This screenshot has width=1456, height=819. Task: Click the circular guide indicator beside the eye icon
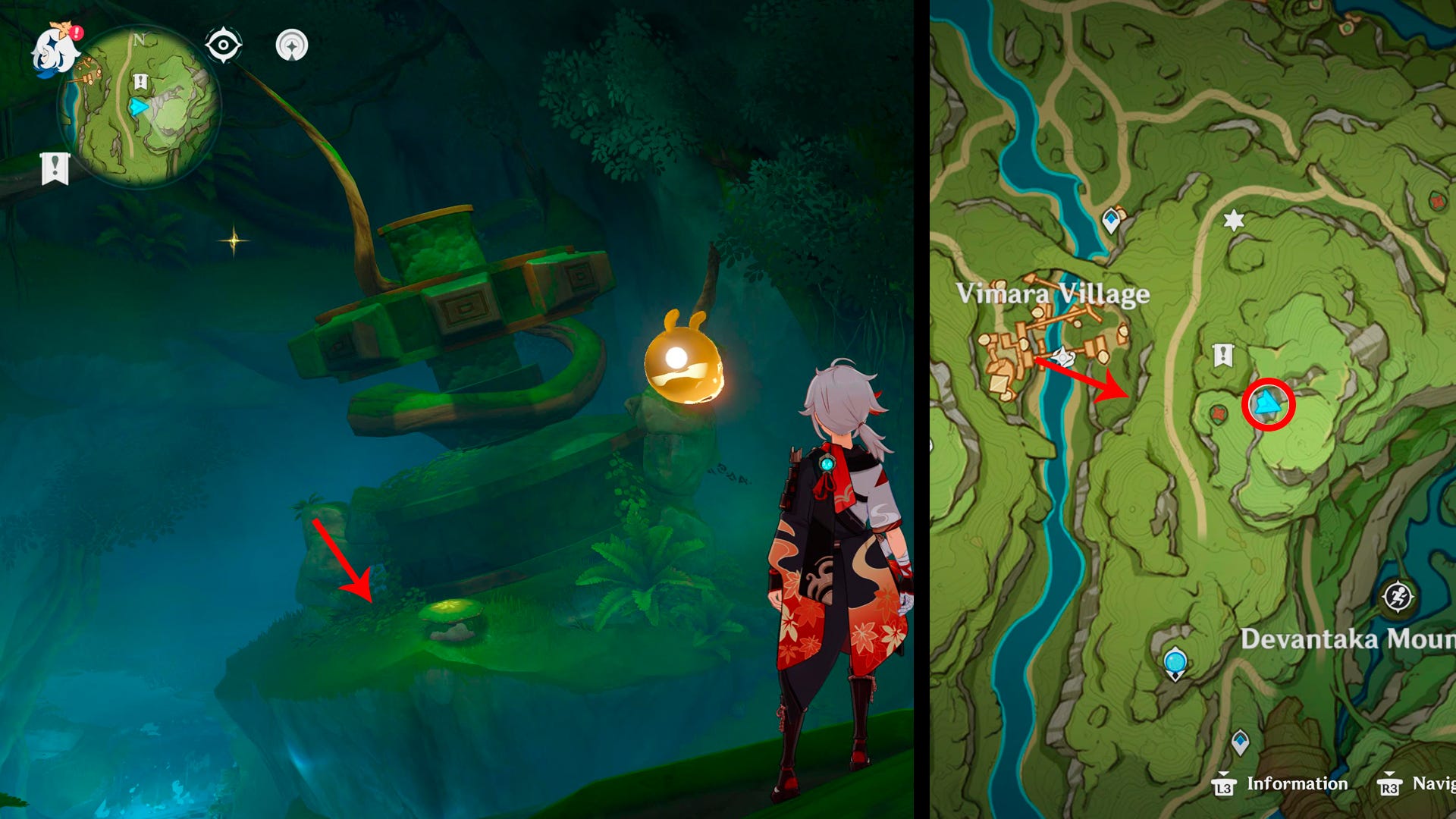pyautogui.click(x=291, y=45)
